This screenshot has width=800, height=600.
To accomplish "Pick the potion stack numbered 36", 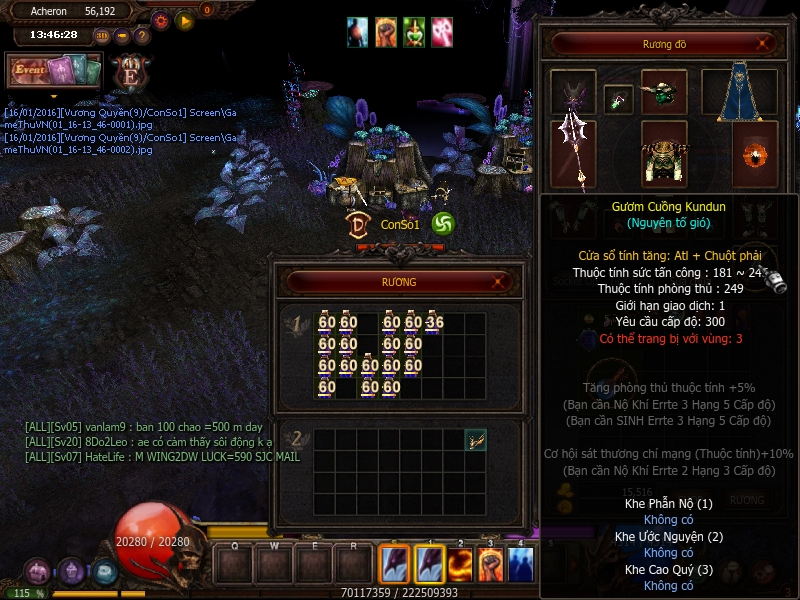I will click(x=434, y=323).
